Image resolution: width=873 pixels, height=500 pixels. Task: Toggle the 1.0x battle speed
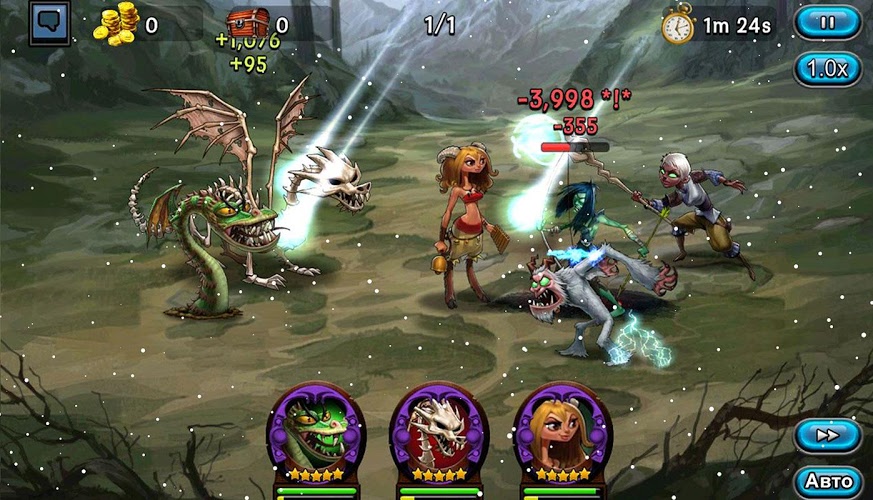[x=827, y=69]
